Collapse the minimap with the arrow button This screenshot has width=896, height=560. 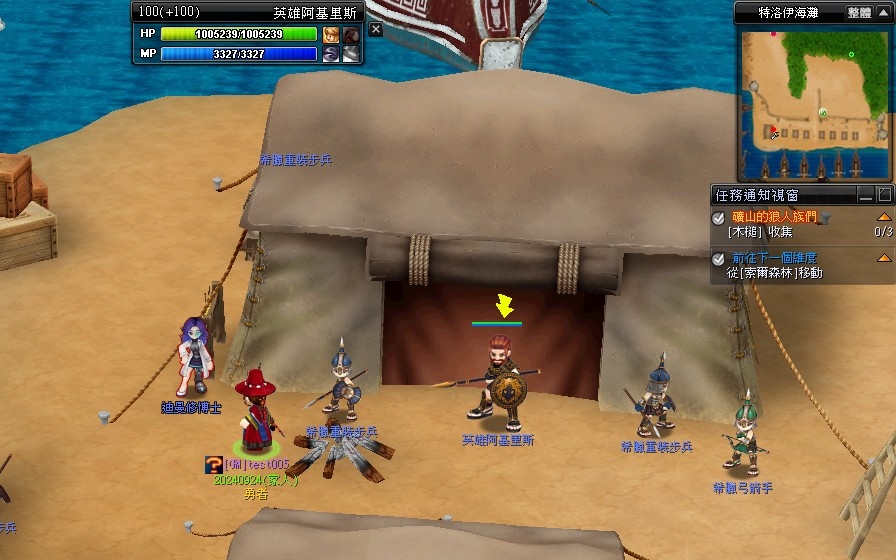pos(883,13)
